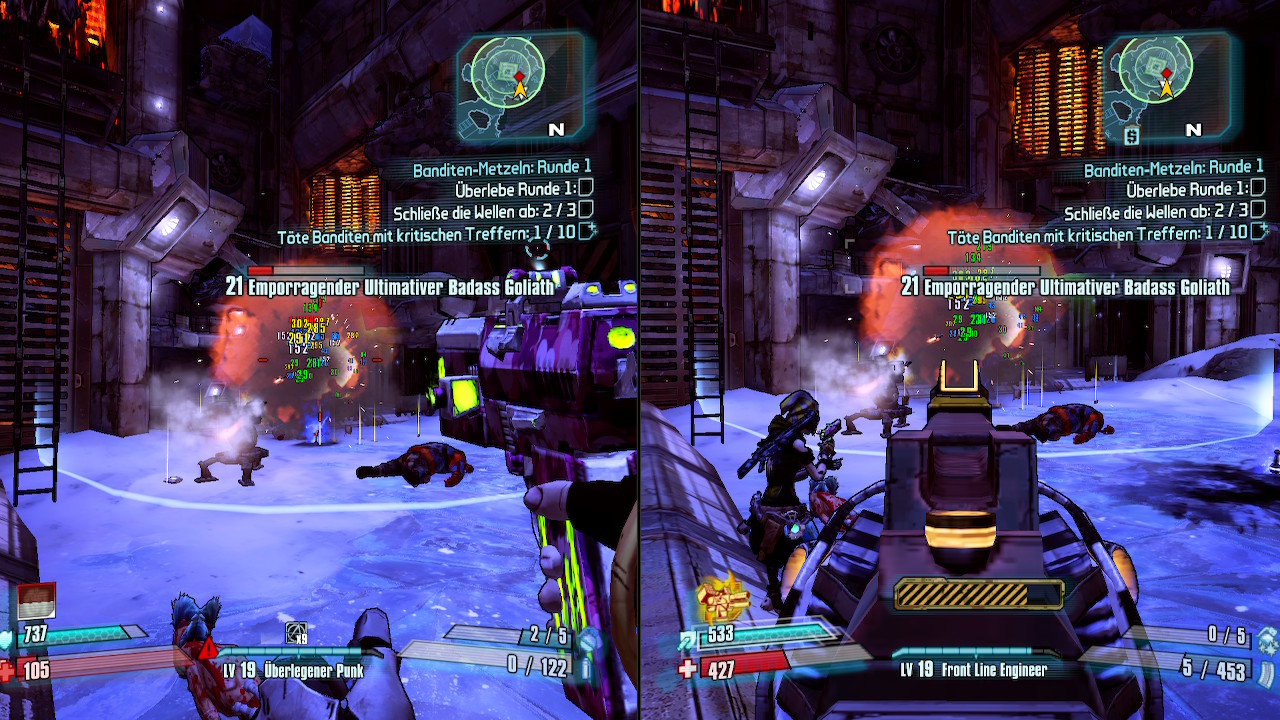The image size is (1280, 720).
Task: Click the ammo icon beside 0 / 122
Action: click(x=587, y=667)
